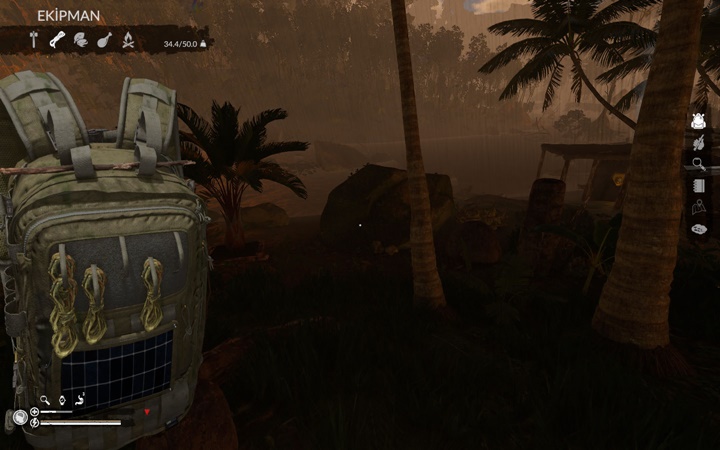720x450 pixels.
Task: Select the sleep cloud icon
Action: [699, 229]
